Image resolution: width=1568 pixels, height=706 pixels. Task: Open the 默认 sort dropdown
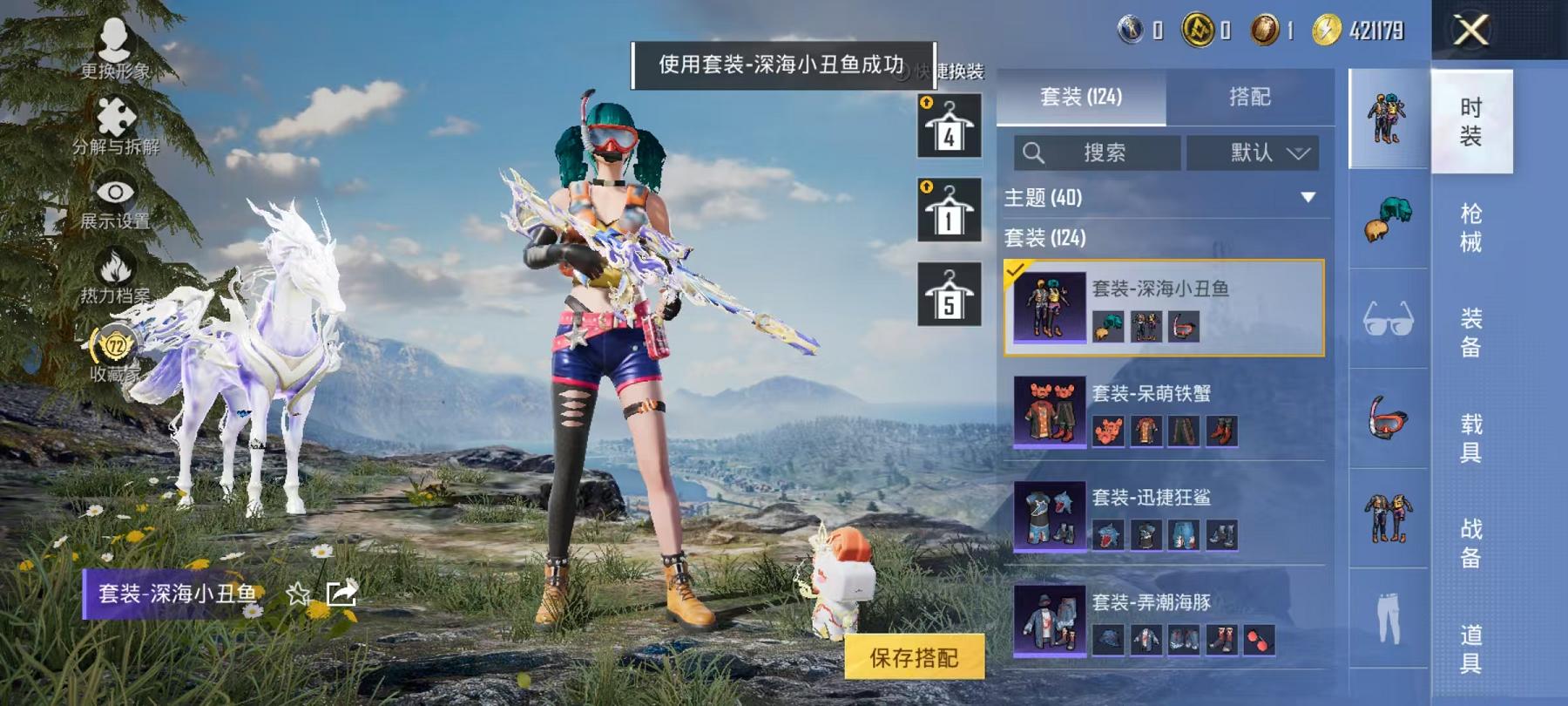pyautogui.click(x=1253, y=153)
